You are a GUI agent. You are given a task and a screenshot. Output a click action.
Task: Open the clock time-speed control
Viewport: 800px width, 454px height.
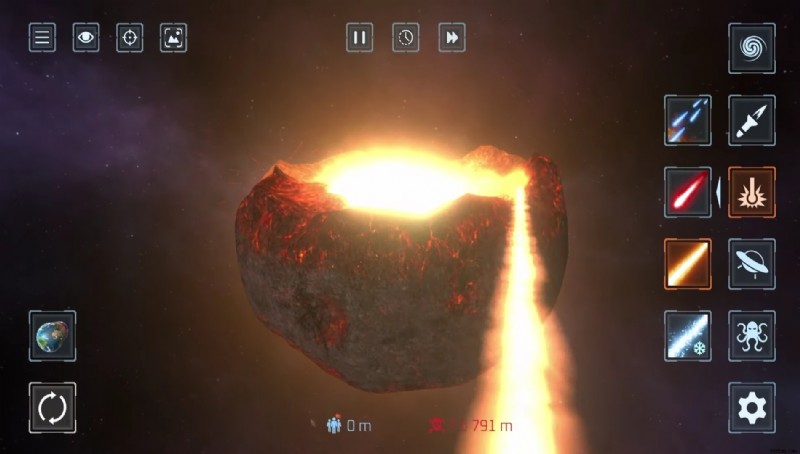(x=406, y=38)
